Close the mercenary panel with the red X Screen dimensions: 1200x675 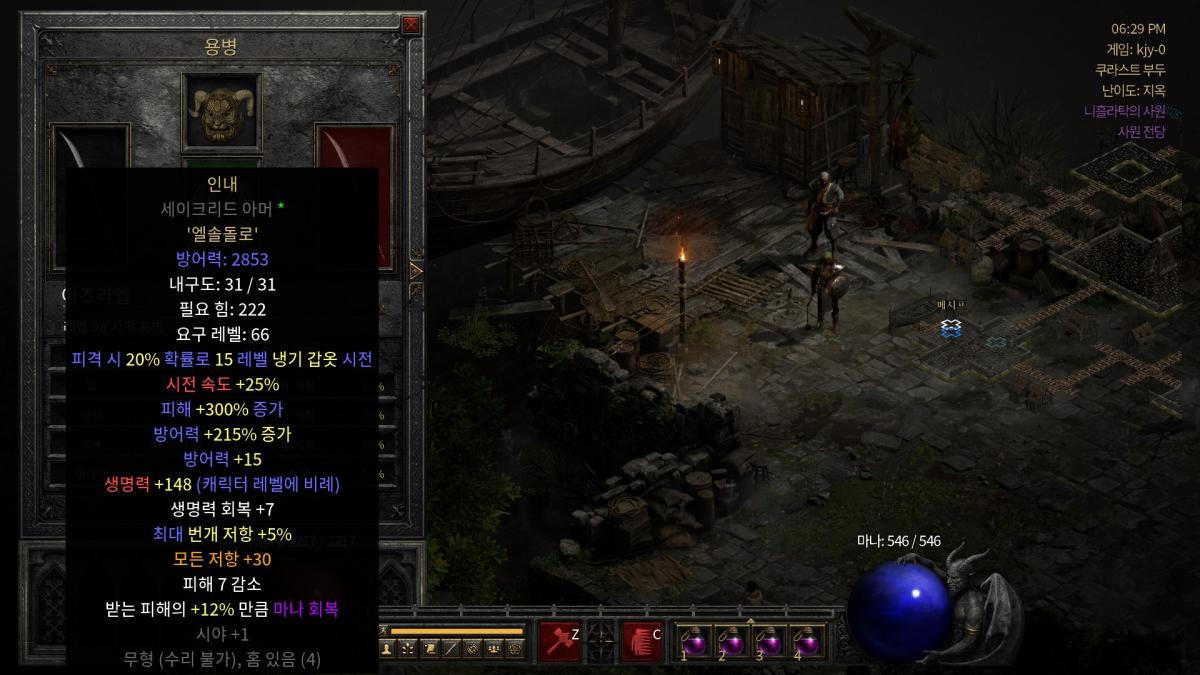(x=411, y=25)
